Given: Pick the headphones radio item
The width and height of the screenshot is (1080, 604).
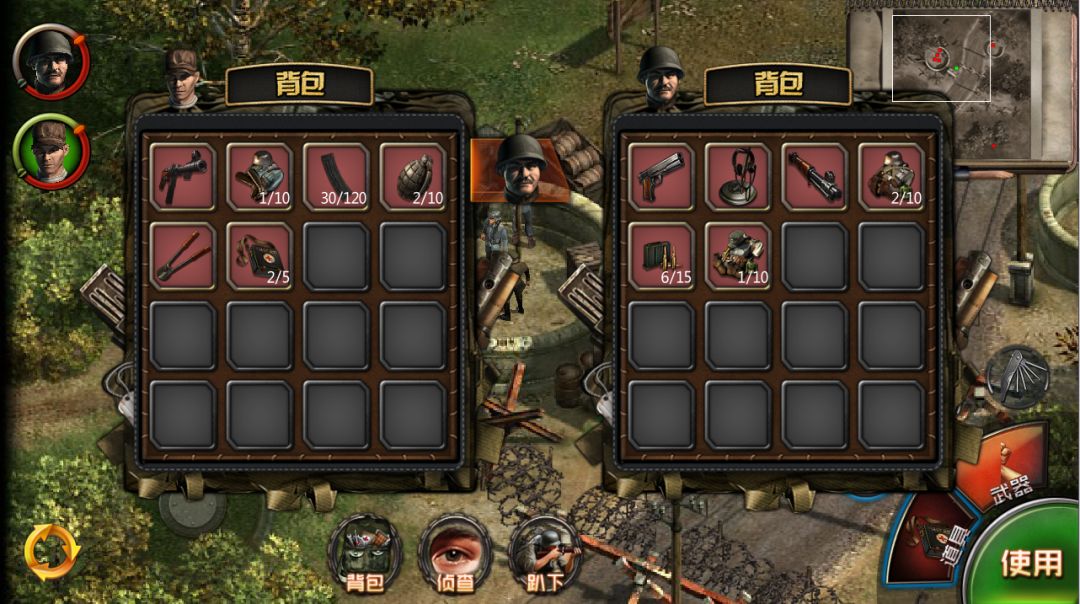Looking at the screenshot, I should pyautogui.click(x=738, y=176).
